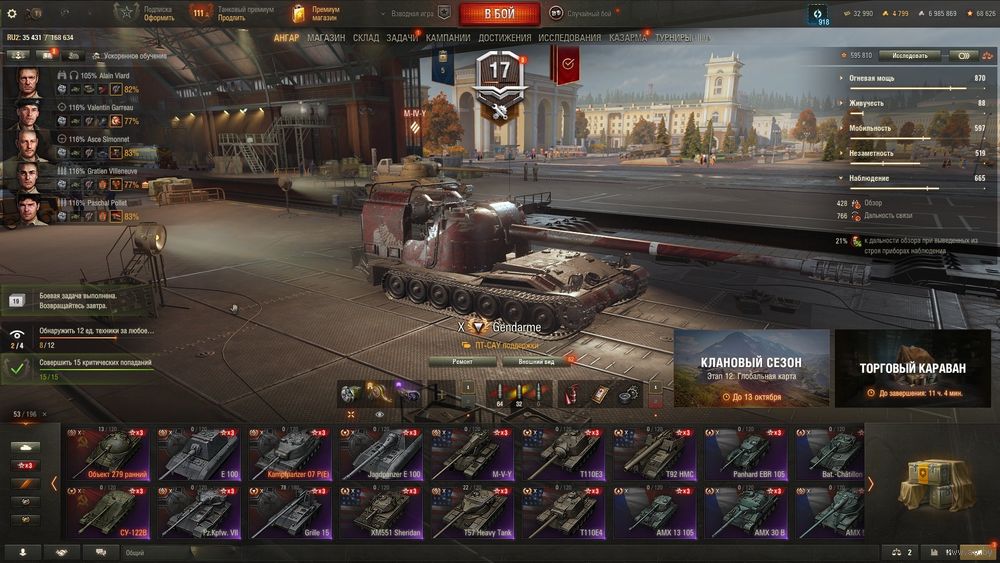Screen dimensions: 1000x563
Task: Open the Торговый караван banner
Action: point(912,368)
